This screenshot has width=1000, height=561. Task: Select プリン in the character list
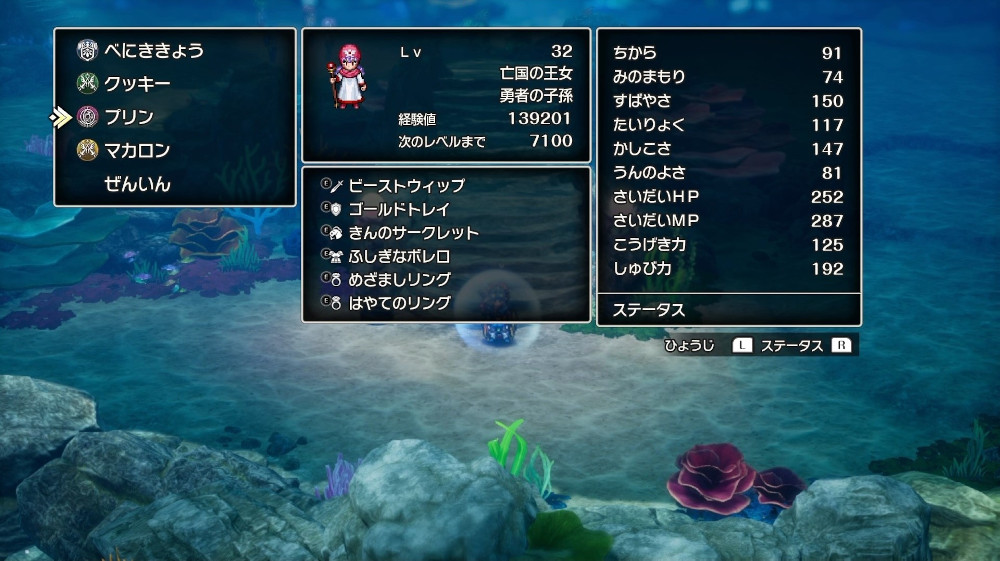[128, 117]
